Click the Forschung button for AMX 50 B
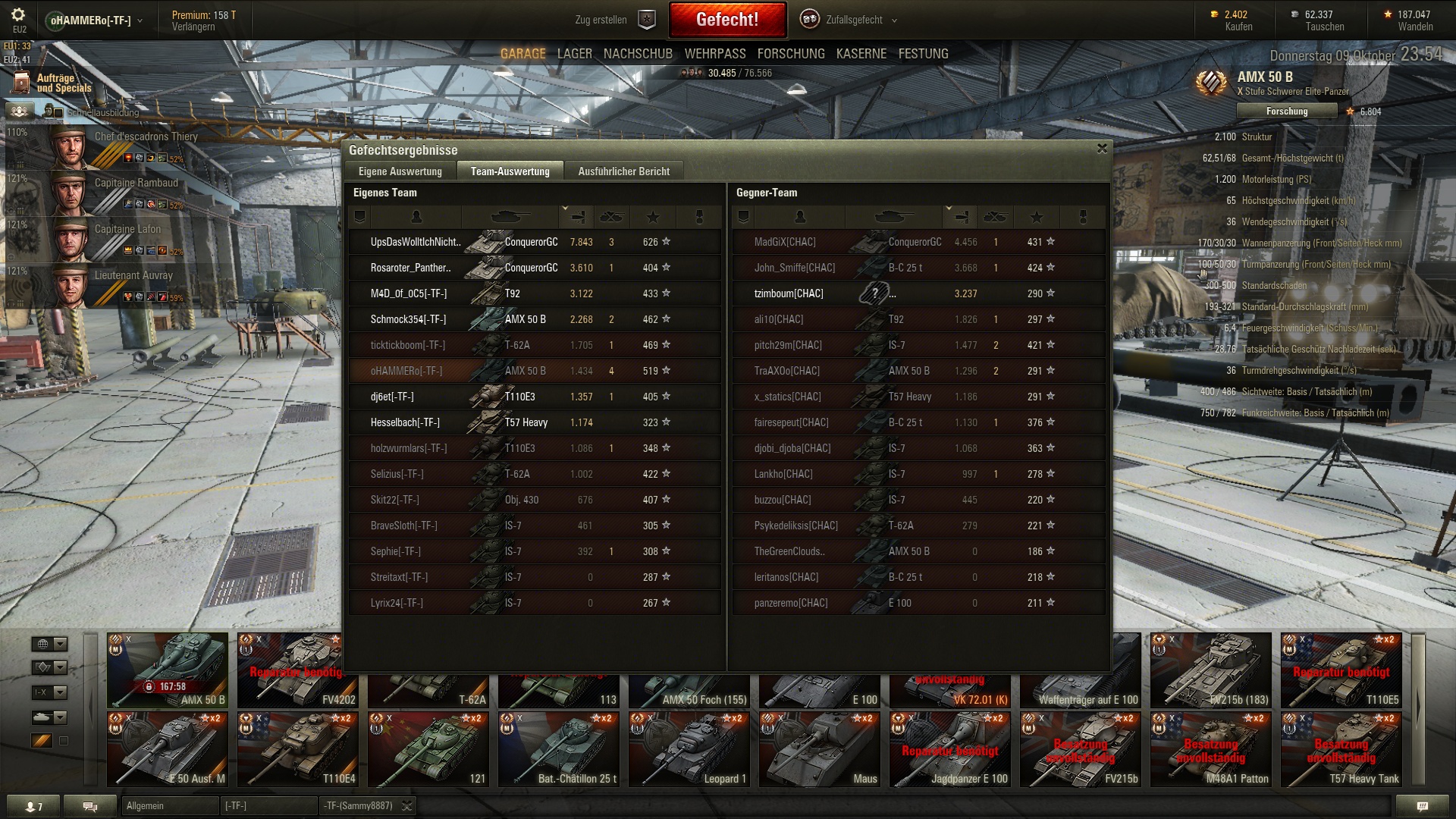The width and height of the screenshot is (1456, 819). tap(1286, 111)
